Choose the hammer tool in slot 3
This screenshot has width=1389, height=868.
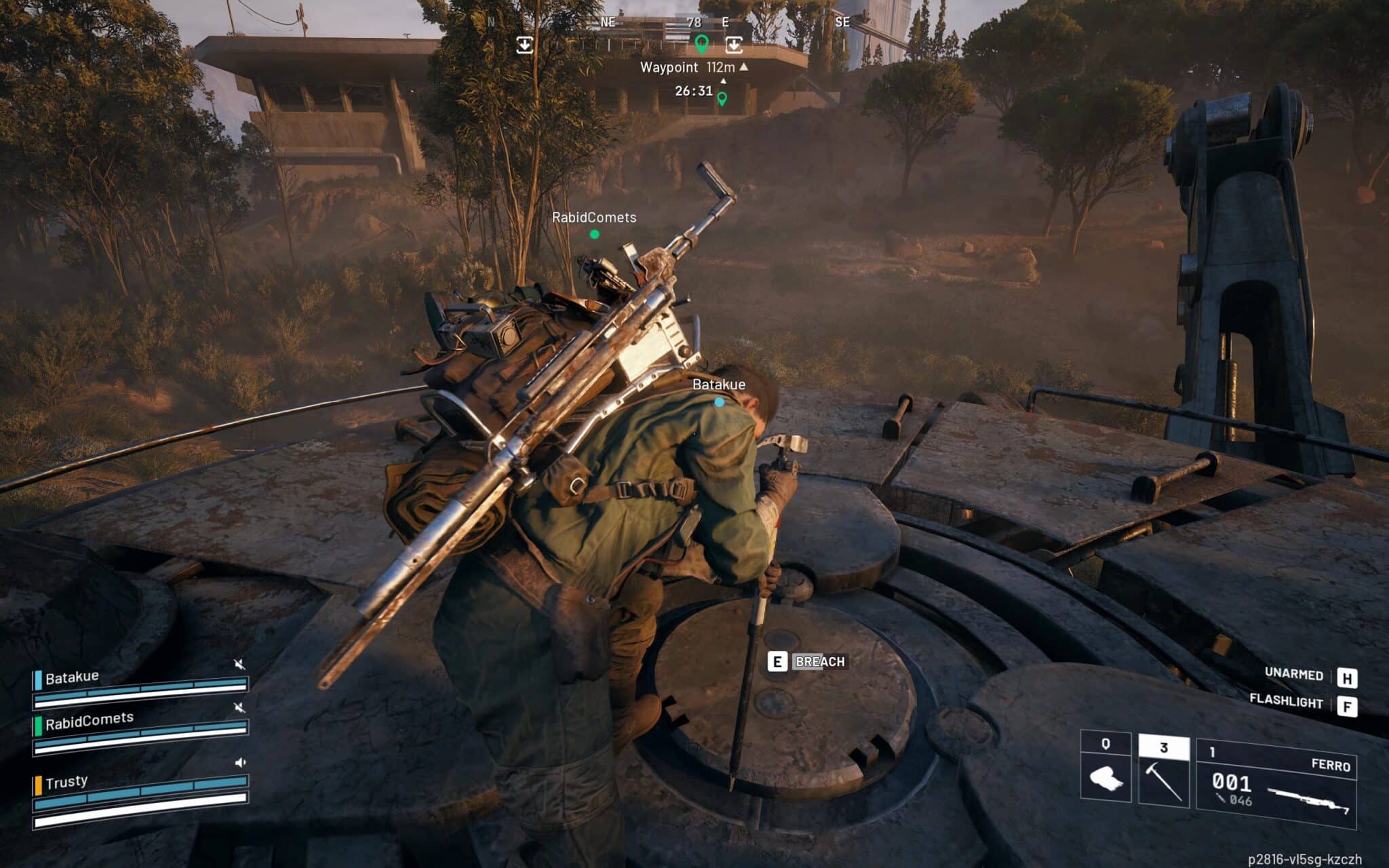[x=1163, y=772]
